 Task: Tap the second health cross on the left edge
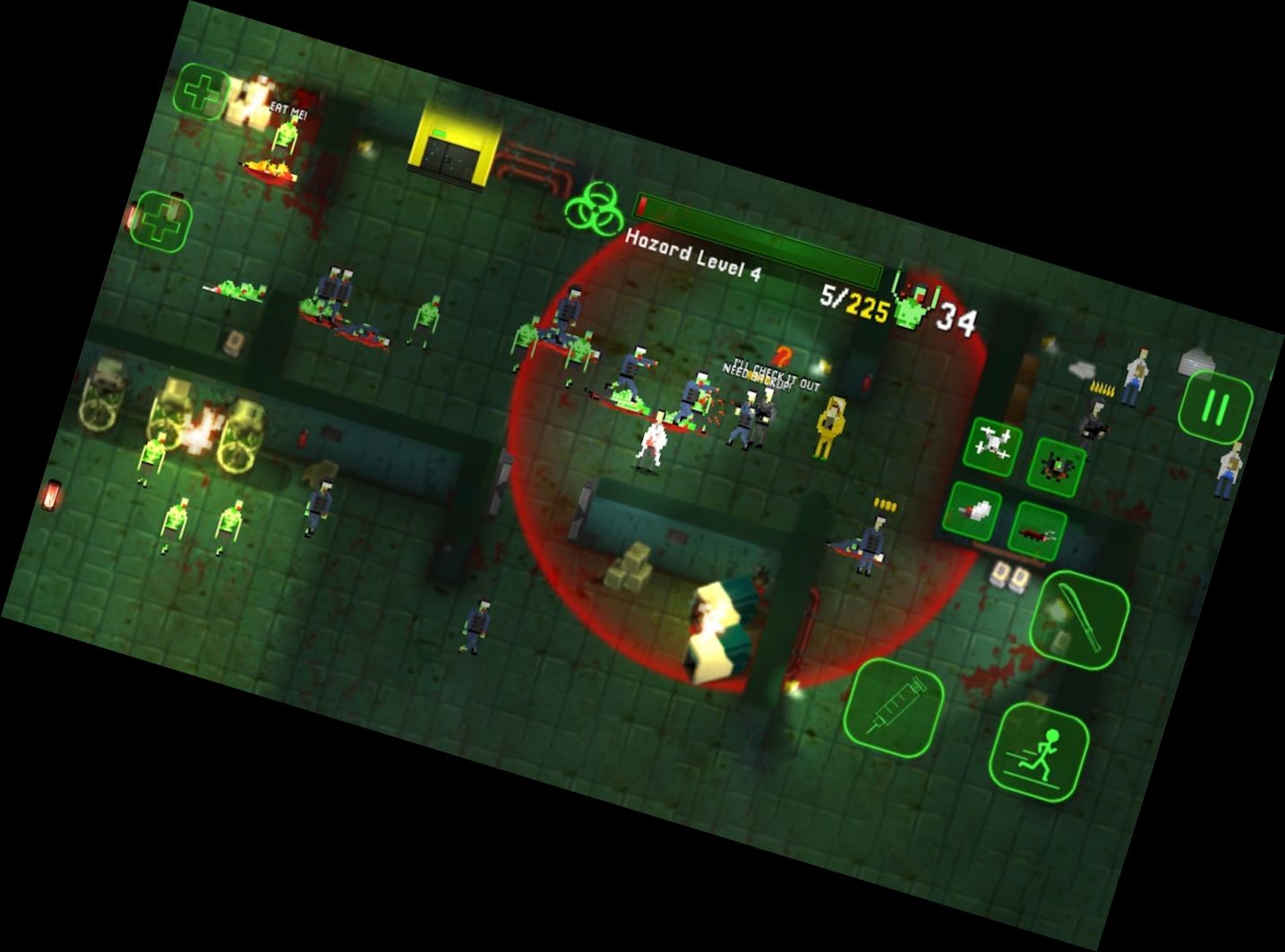[x=164, y=219]
